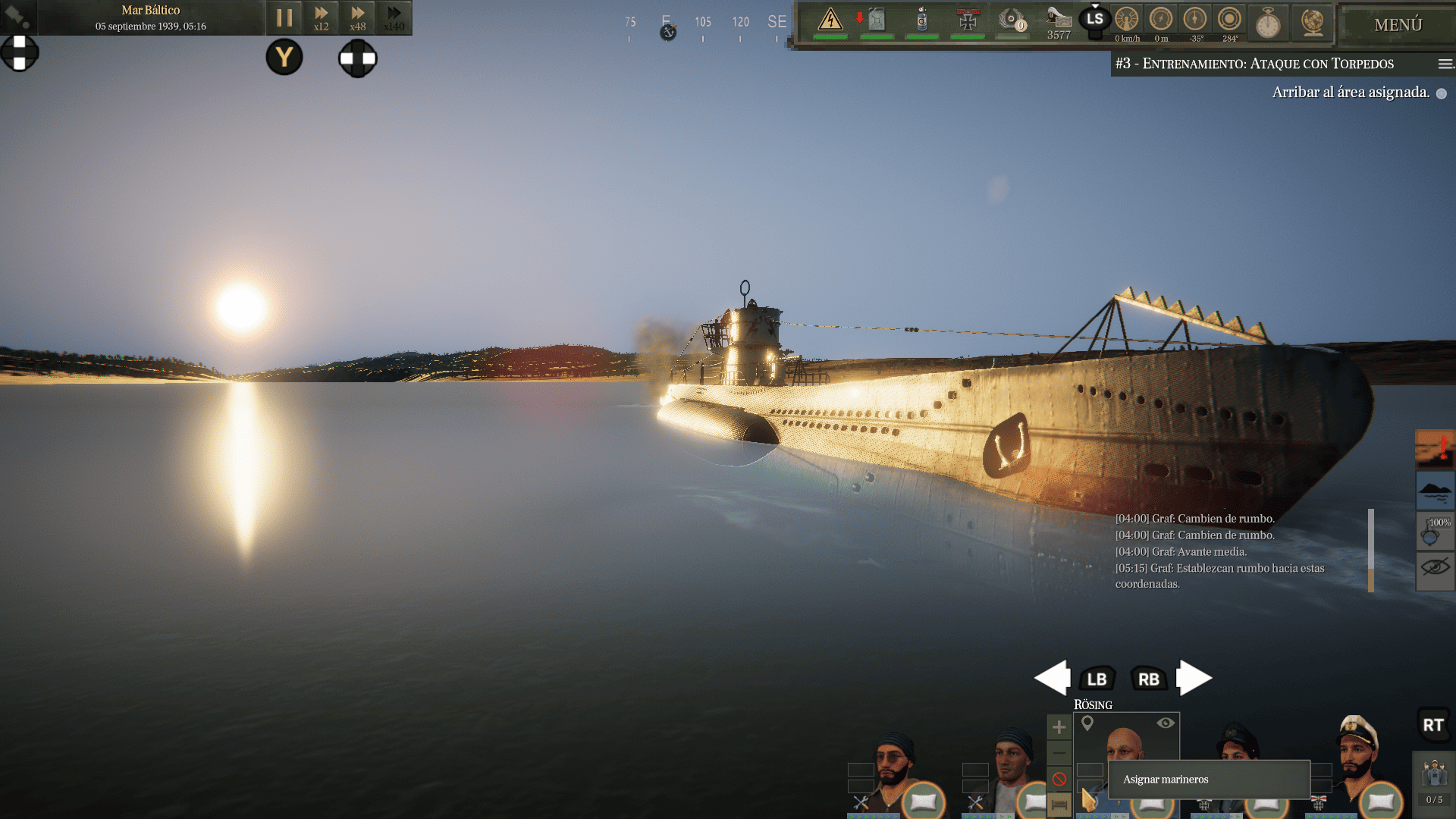Set time speed to x140
This screenshot has width=1456, height=819.
pos(394,17)
